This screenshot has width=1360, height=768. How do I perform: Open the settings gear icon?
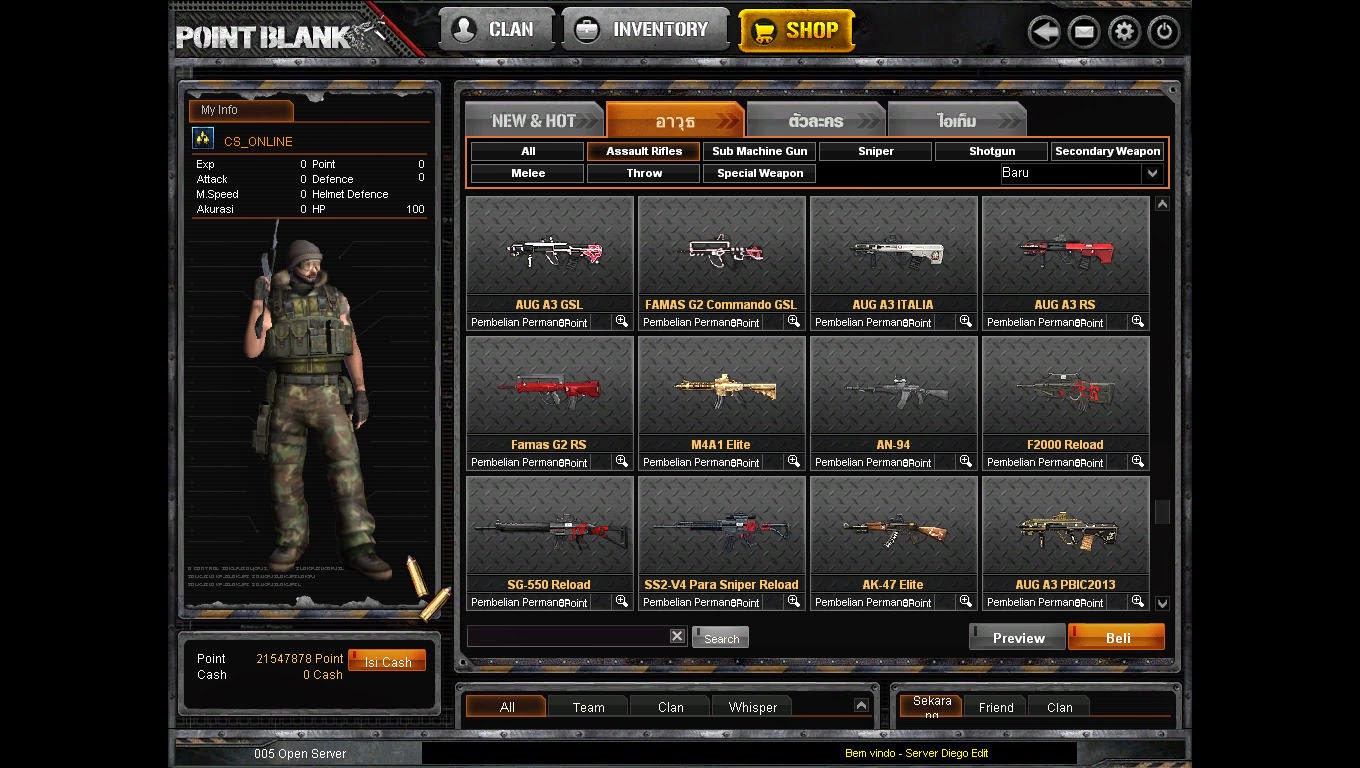tap(1123, 31)
